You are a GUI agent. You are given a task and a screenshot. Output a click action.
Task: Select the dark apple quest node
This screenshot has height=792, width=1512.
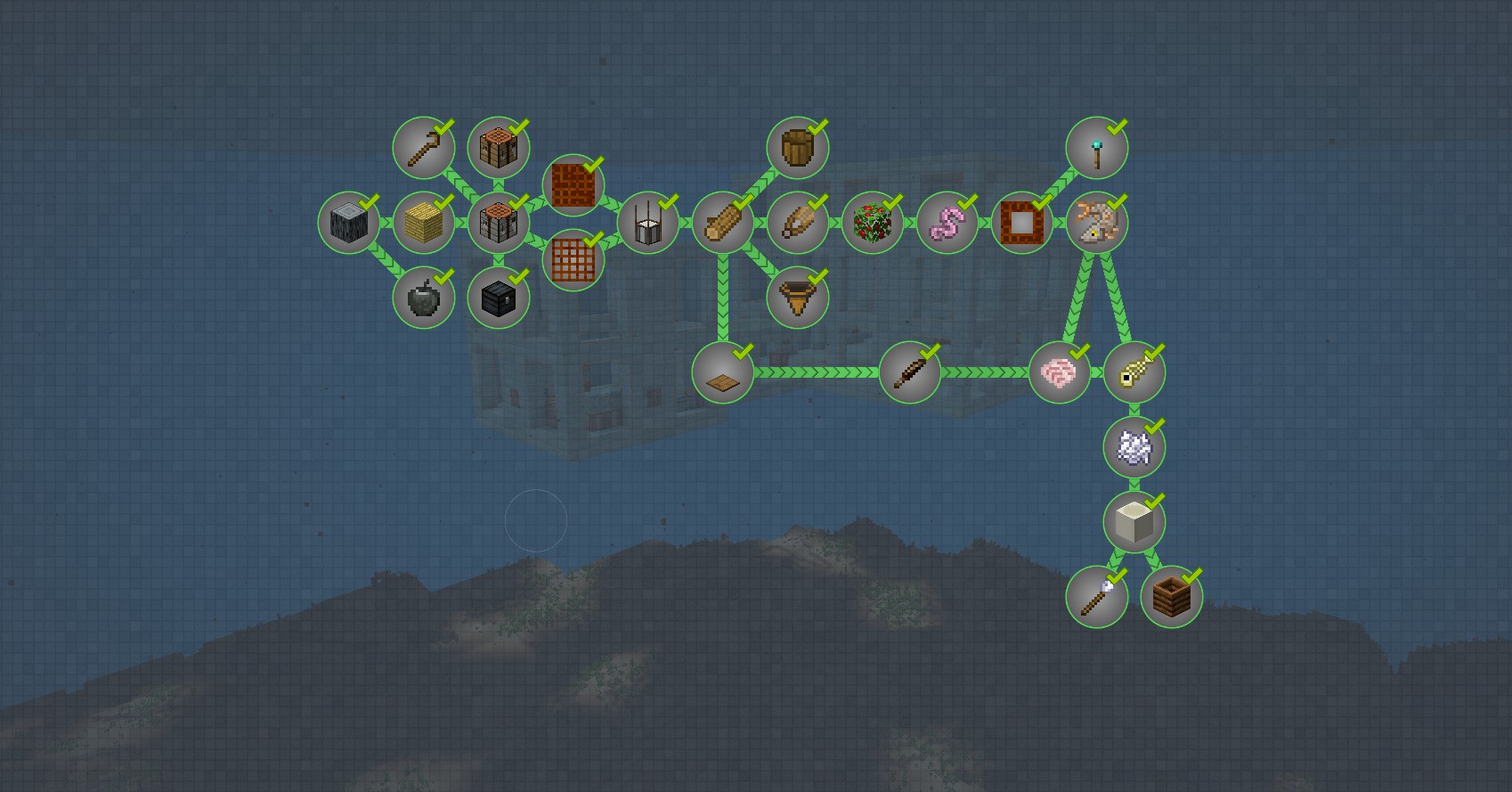pyautogui.click(x=424, y=298)
